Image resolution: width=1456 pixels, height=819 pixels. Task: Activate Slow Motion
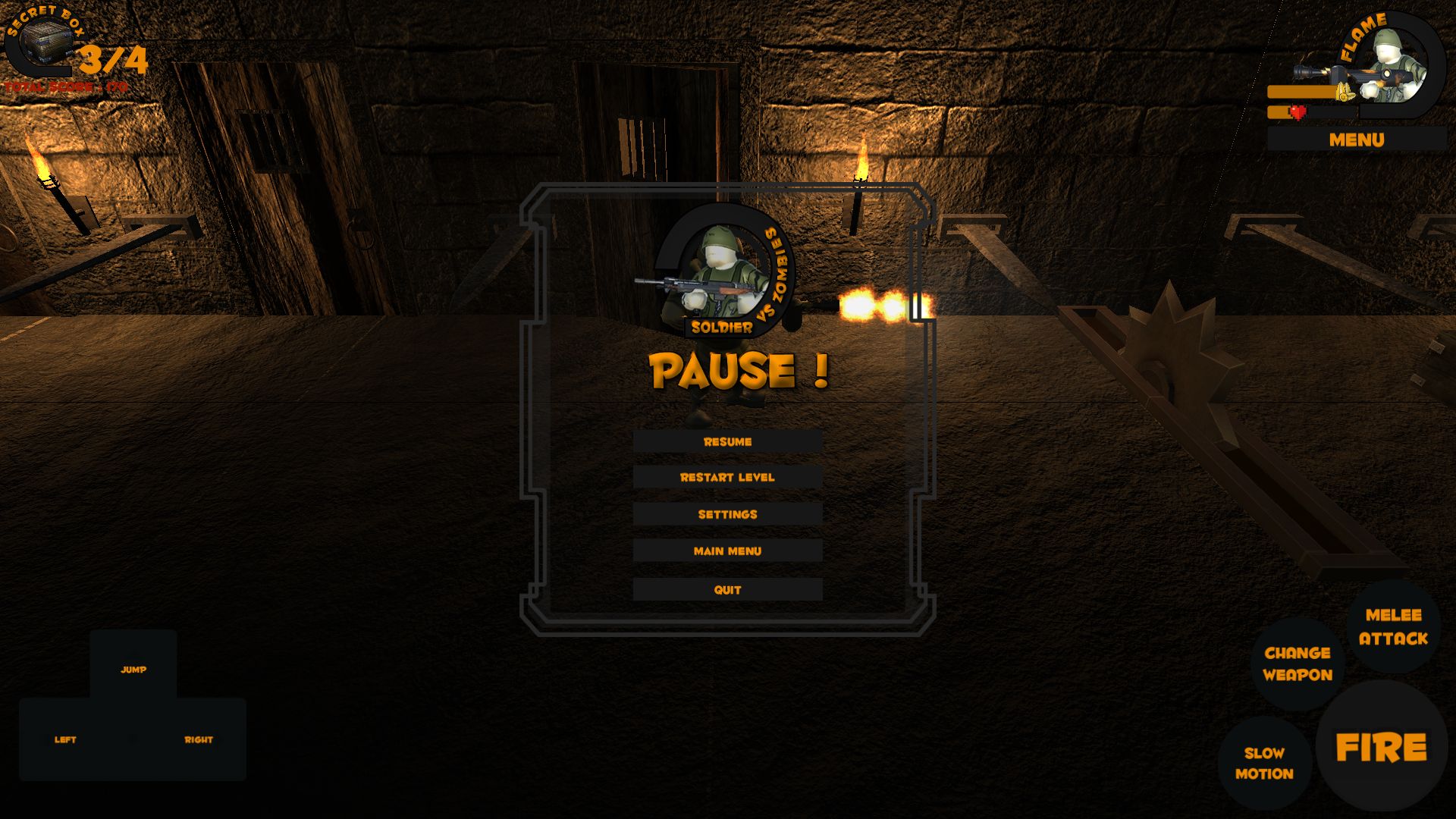click(x=1264, y=763)
